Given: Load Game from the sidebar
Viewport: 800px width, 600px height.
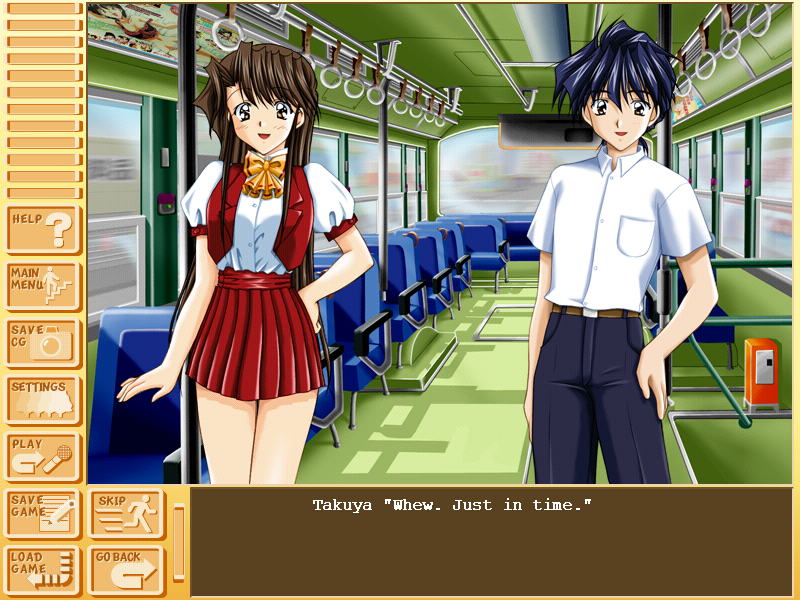Looking at the screenshot, I should 43,571.
